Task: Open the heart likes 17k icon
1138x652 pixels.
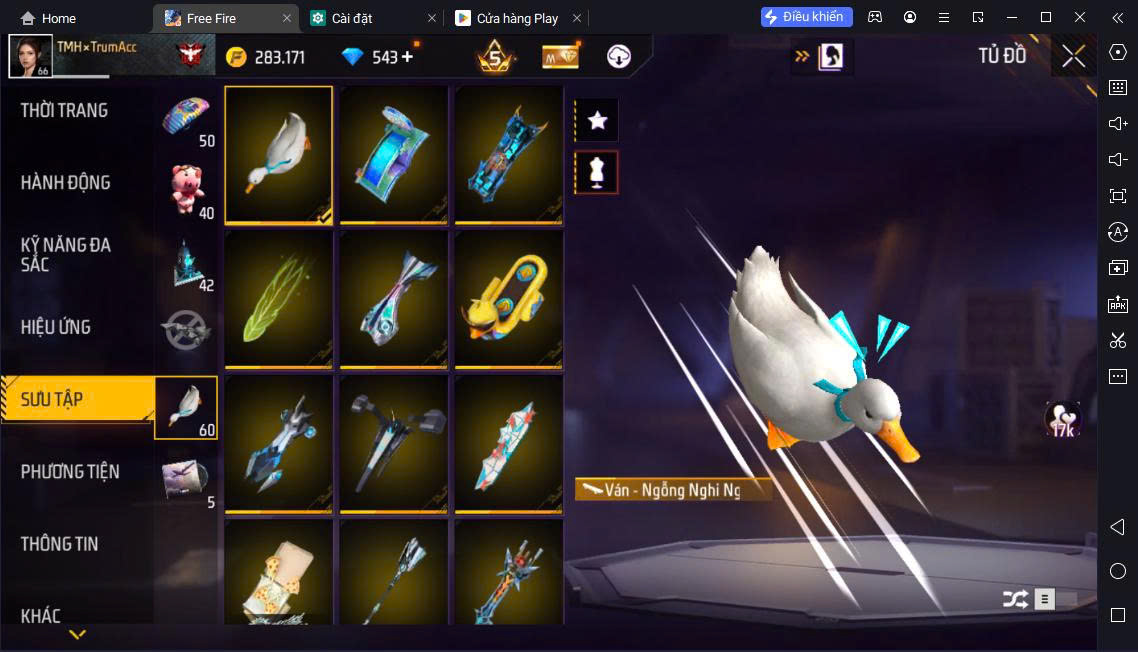Action: (1063, 420)
